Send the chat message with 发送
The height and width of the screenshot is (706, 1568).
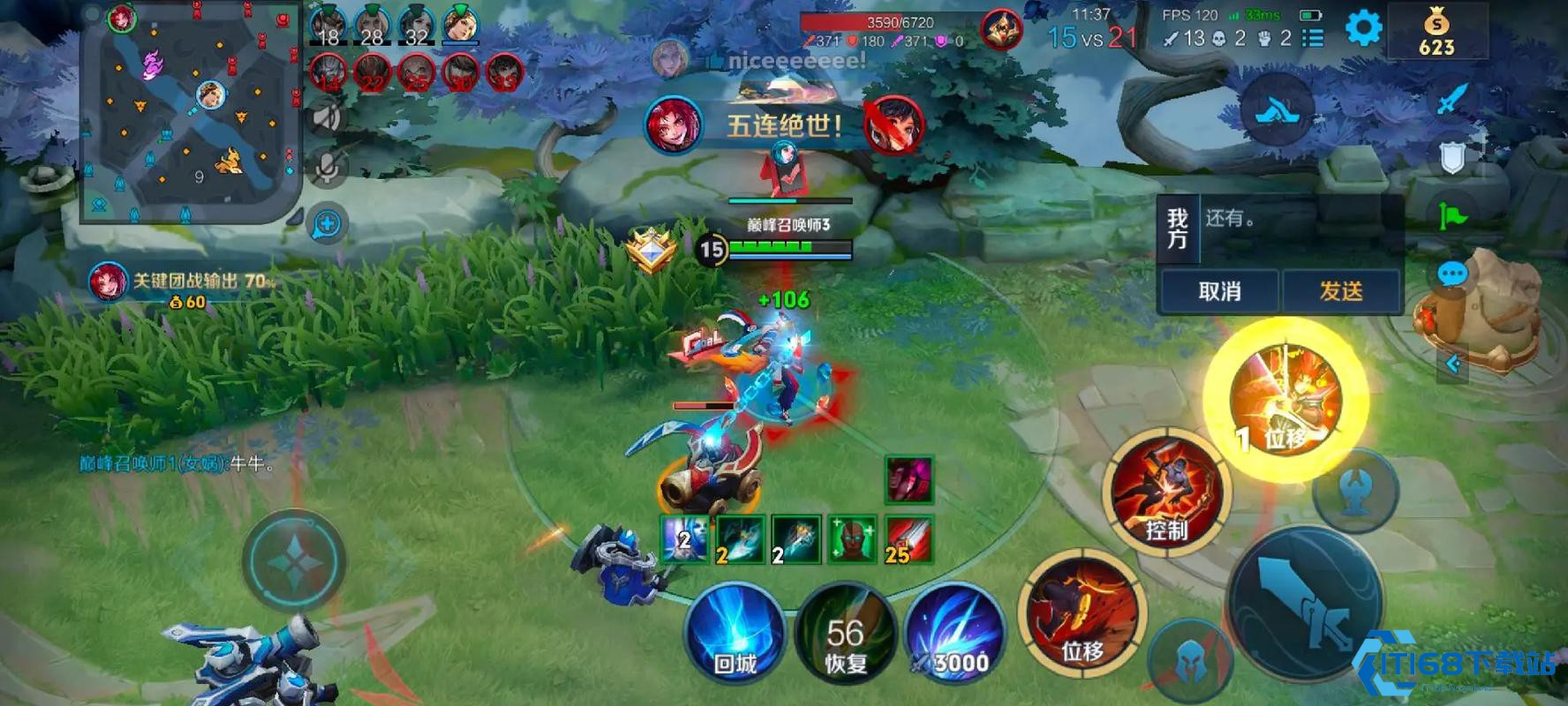1340,291
